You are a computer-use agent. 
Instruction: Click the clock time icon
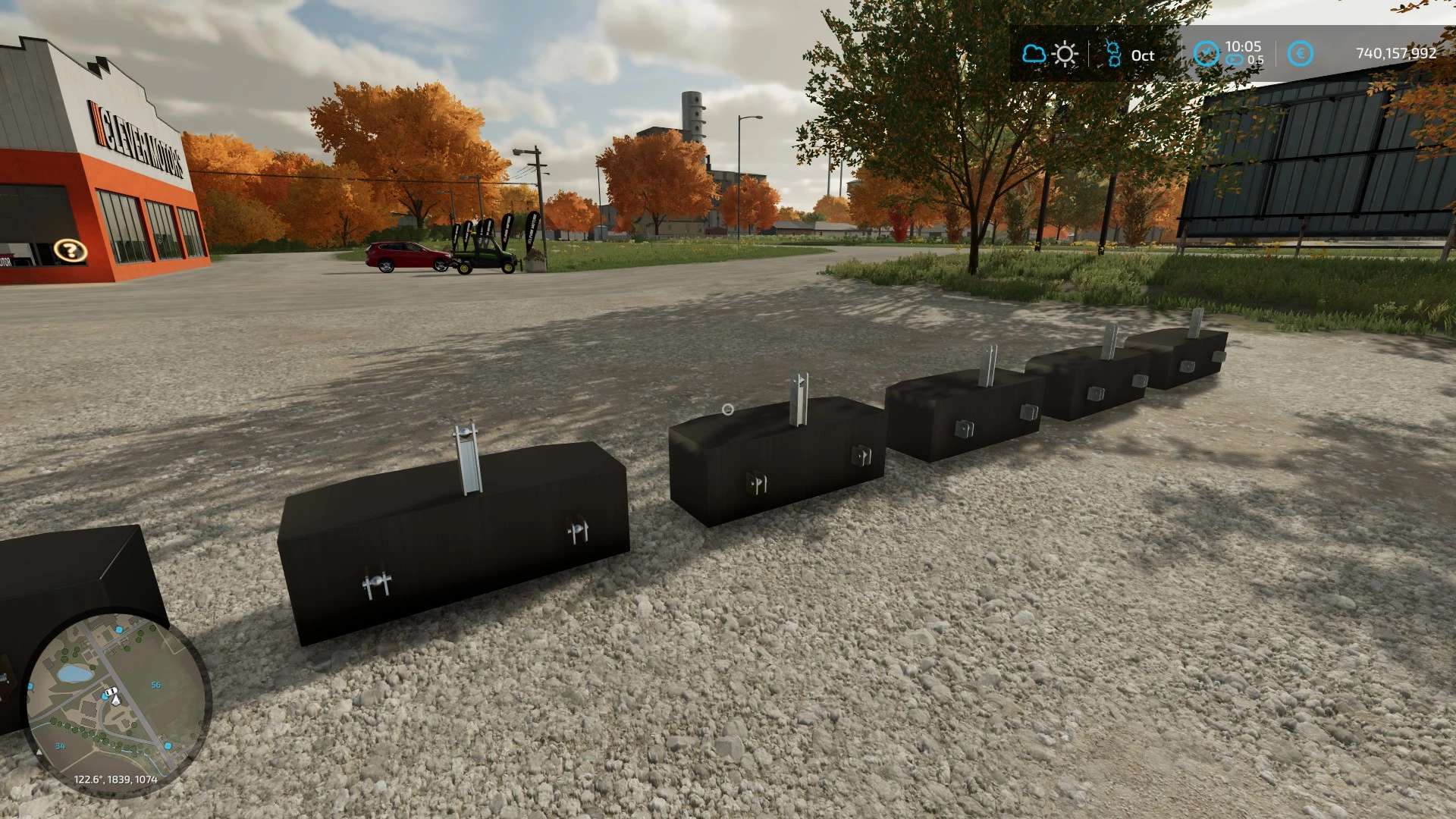pyautogui.click(x=1206, y=54)
